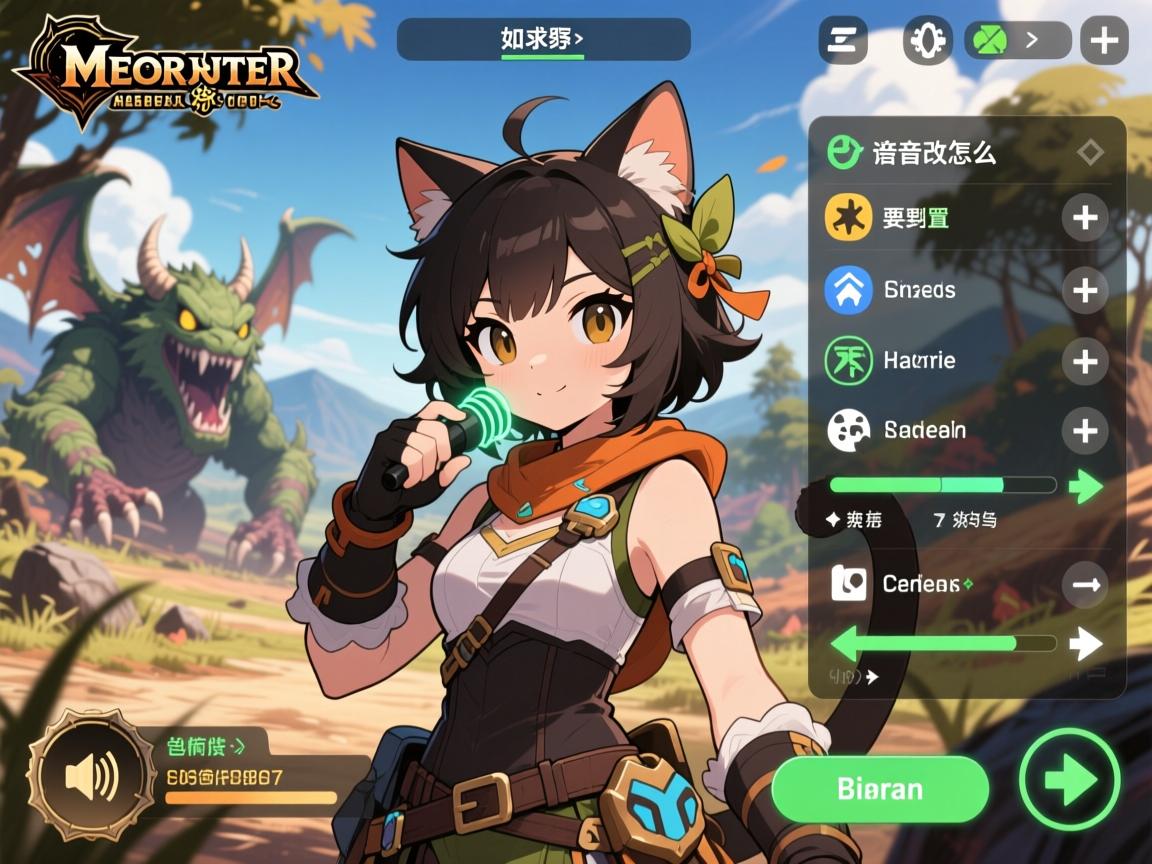Click the diamond icon in panel header
The height and width of the screenshot is (864, 1152).
point(1089,152)
